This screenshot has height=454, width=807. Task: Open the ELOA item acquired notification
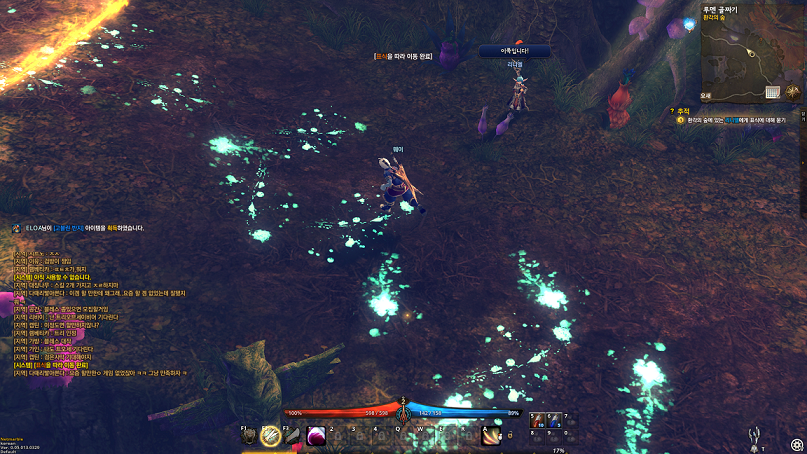coord(80,228)
